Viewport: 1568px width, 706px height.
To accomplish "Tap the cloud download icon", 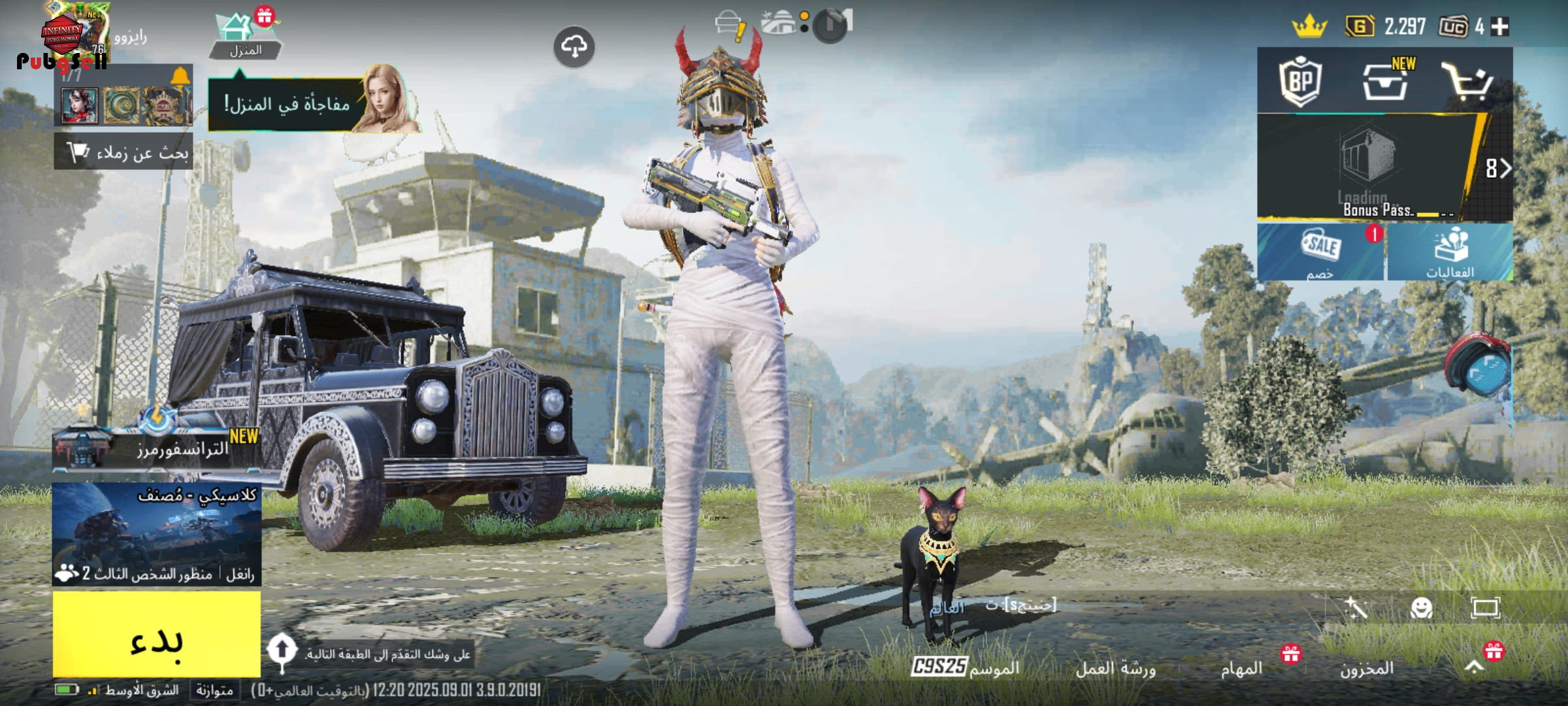I will pos(574,47).
